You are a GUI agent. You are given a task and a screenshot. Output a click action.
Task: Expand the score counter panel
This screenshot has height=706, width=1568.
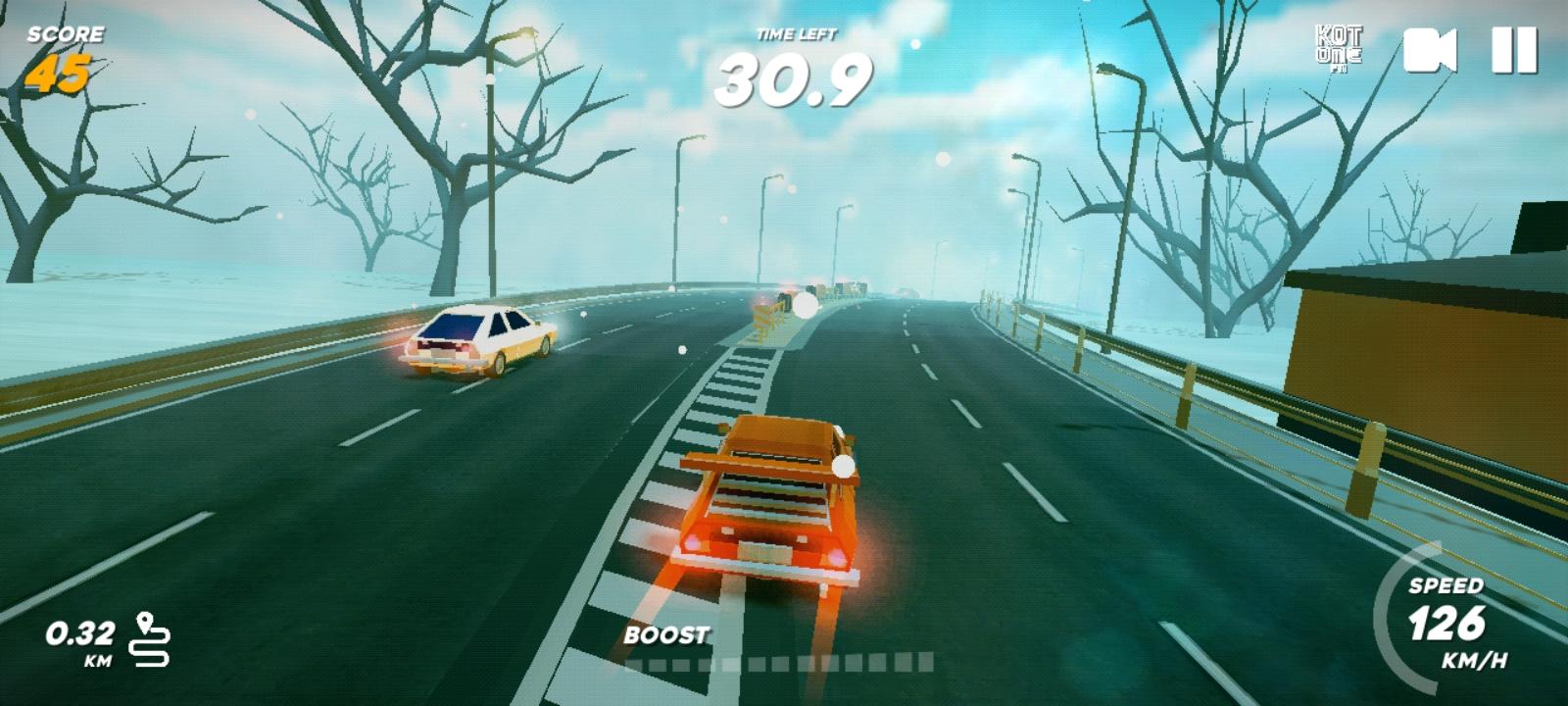click(x=64, y=54)
